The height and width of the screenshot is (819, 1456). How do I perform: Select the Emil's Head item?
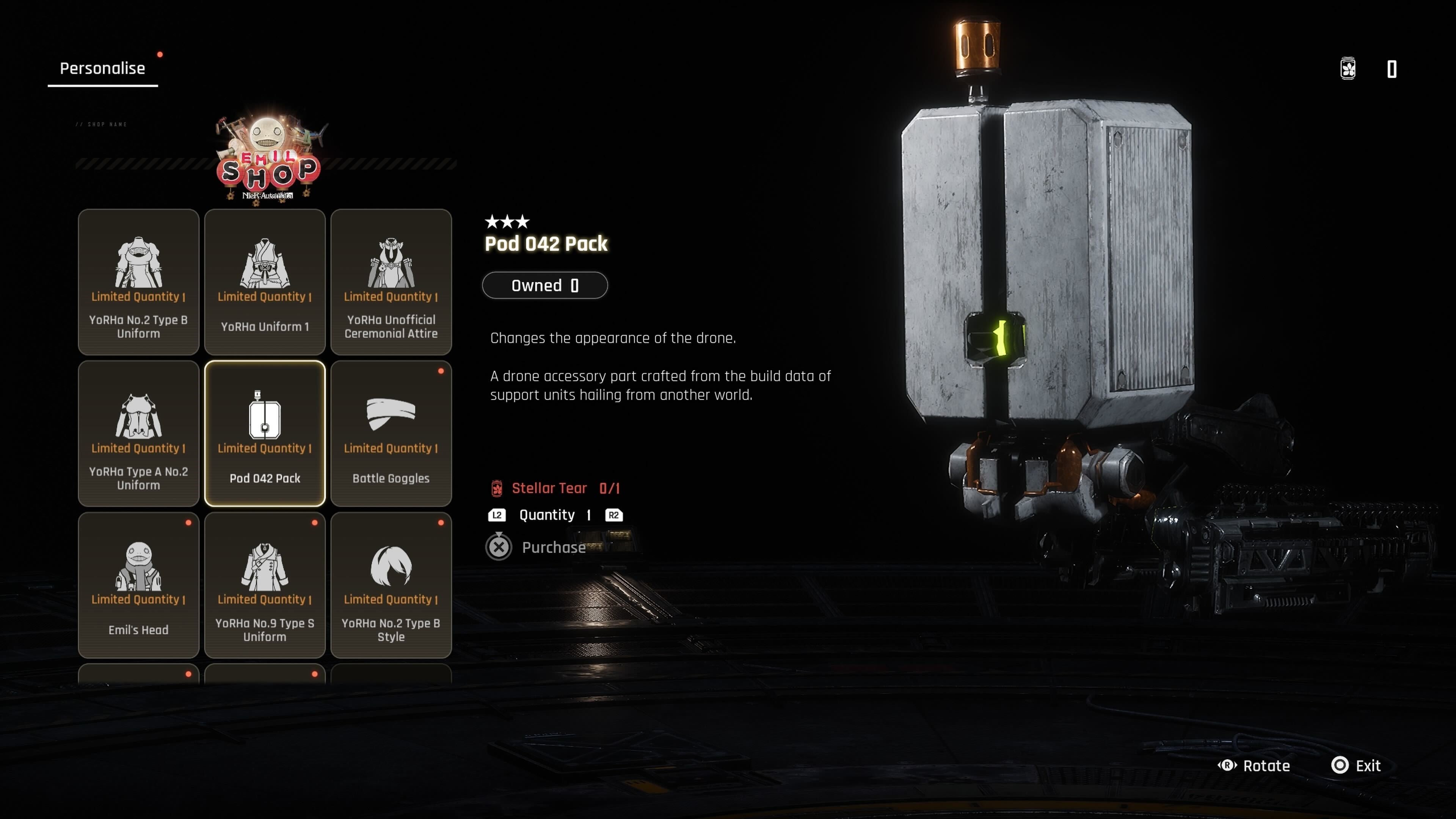coord(138,584)
